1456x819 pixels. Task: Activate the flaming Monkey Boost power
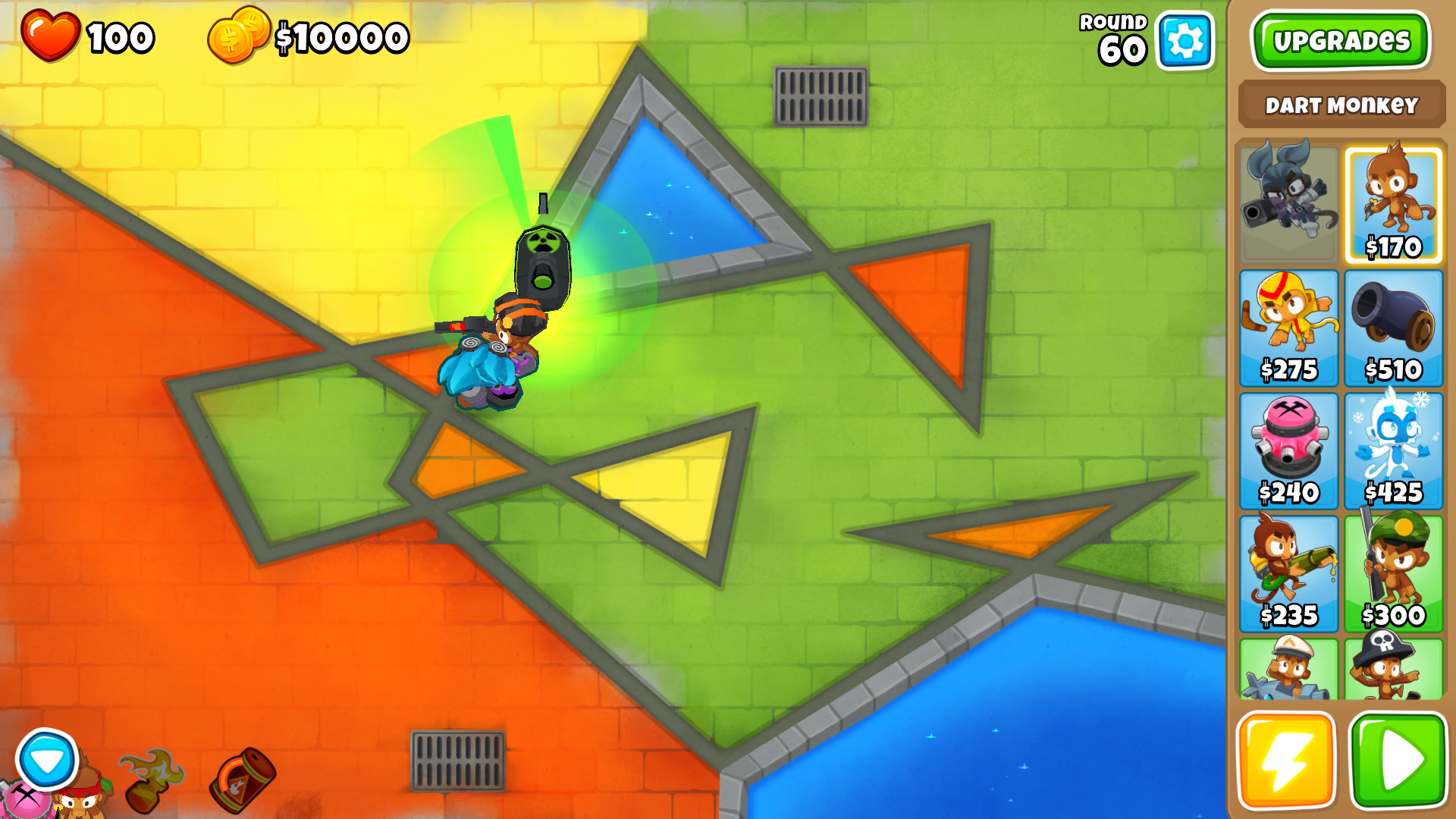click(x=149, y=775)
